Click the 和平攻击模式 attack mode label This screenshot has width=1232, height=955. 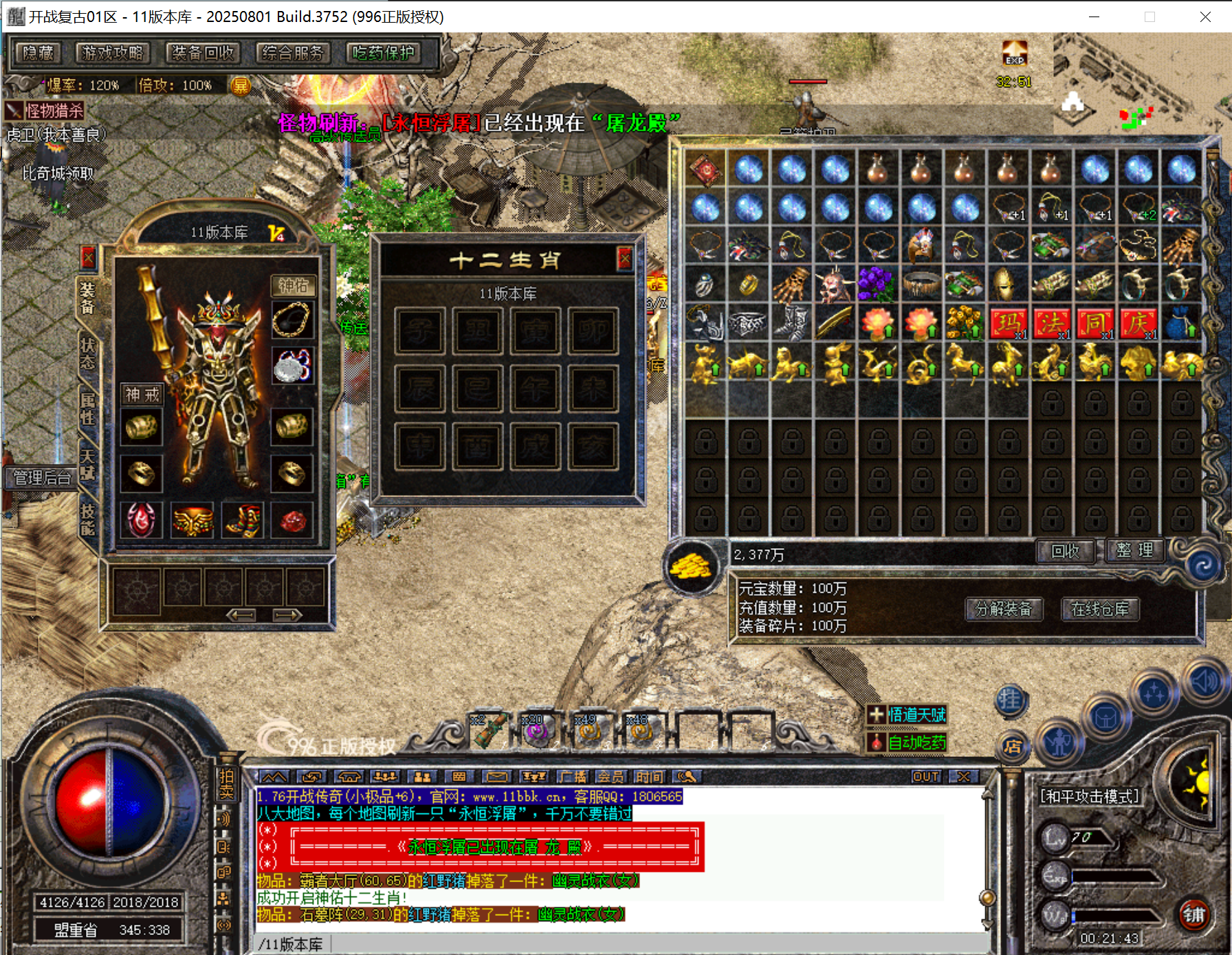click(x=1089, y=796)
